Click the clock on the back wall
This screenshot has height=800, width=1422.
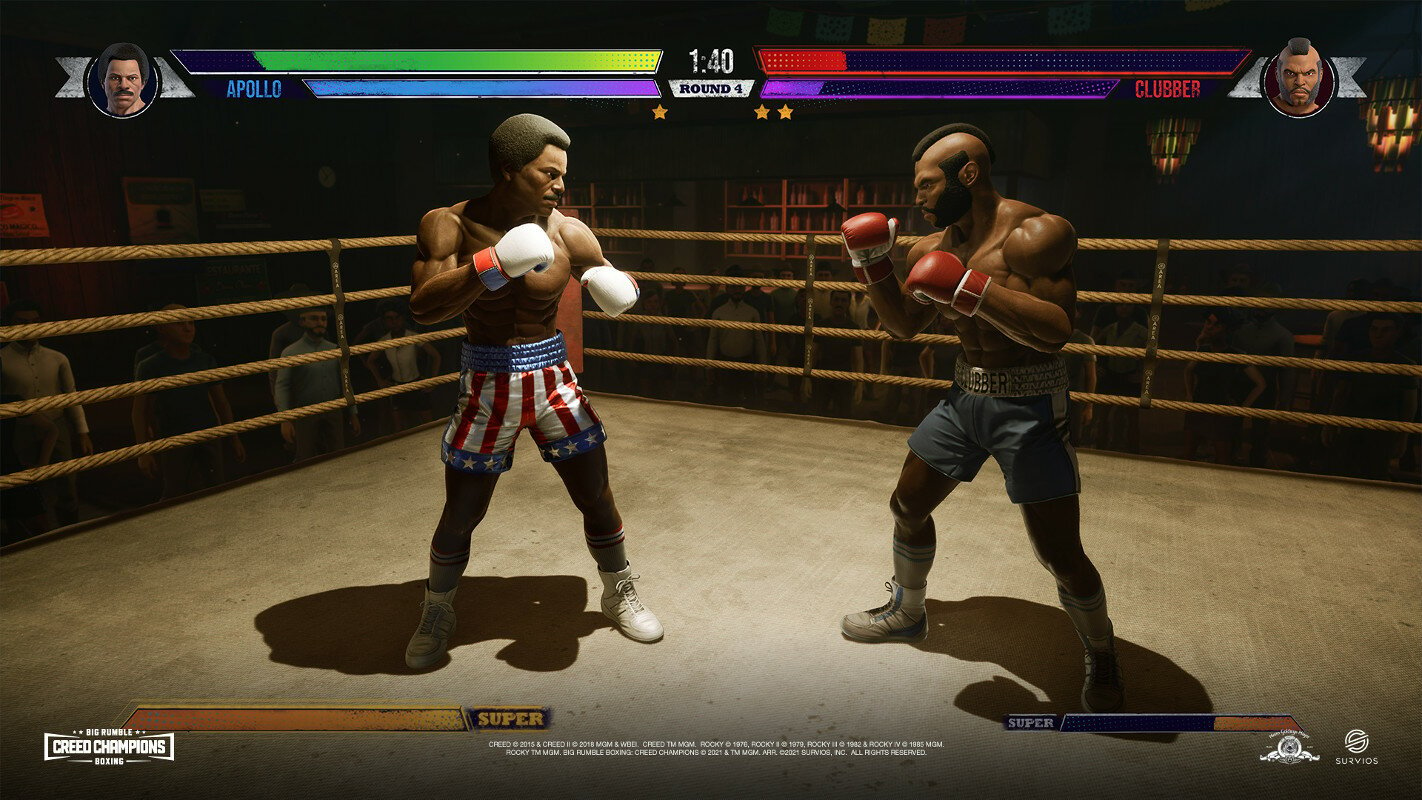[327, 176]
